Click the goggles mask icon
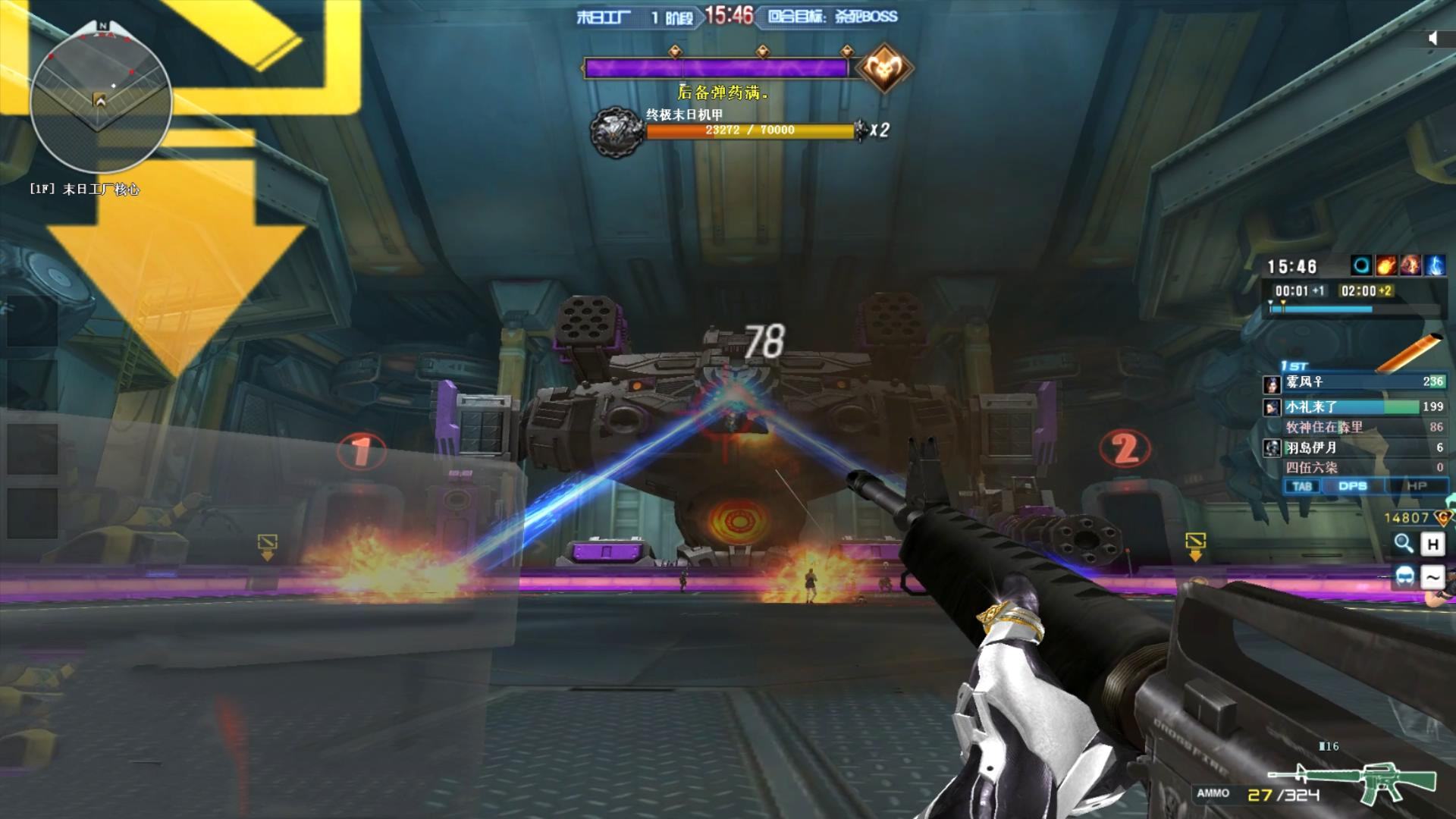 (x=1404, y=576)
